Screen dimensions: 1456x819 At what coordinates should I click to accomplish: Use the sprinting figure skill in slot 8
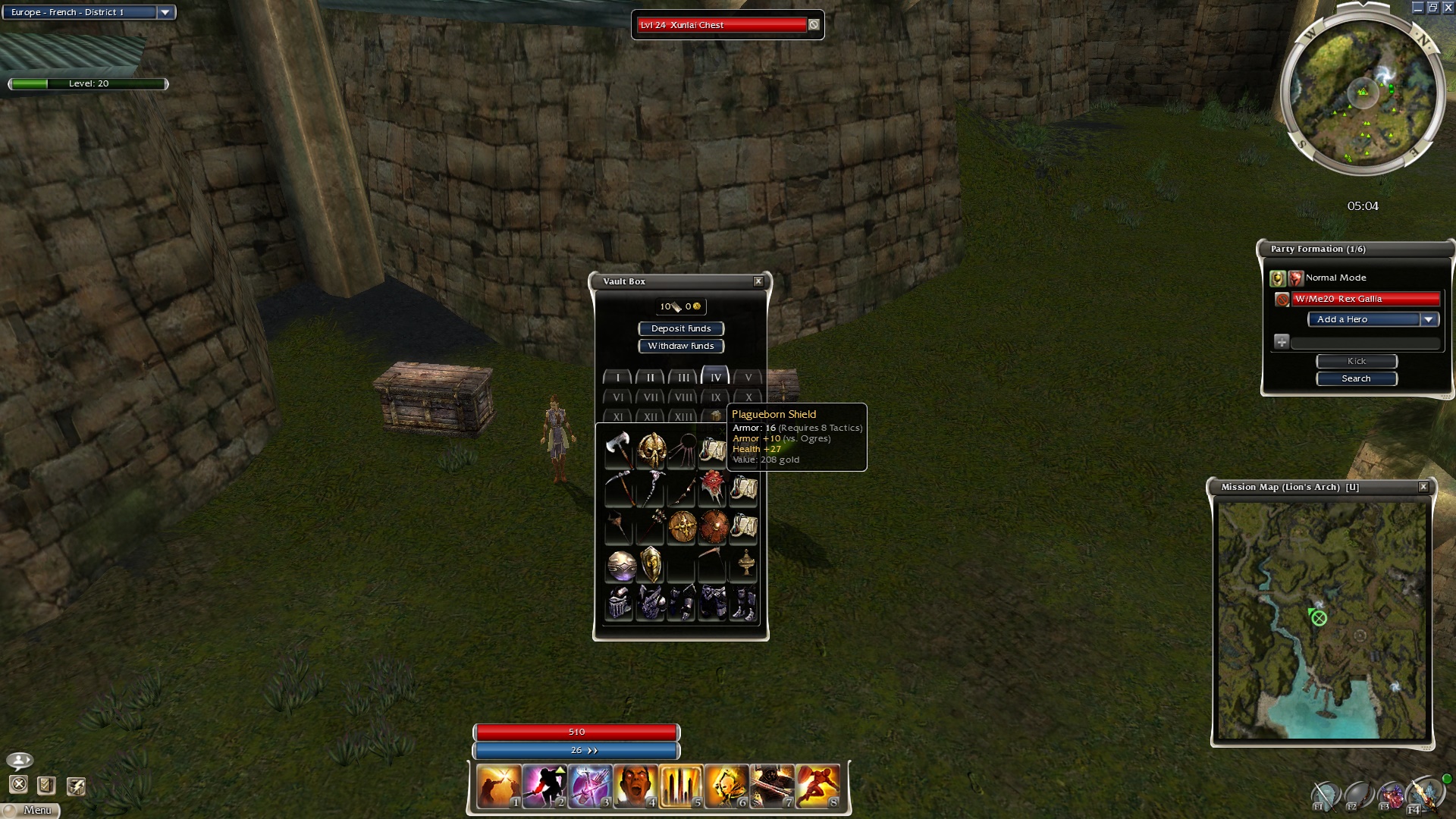(x=817, y=786)
